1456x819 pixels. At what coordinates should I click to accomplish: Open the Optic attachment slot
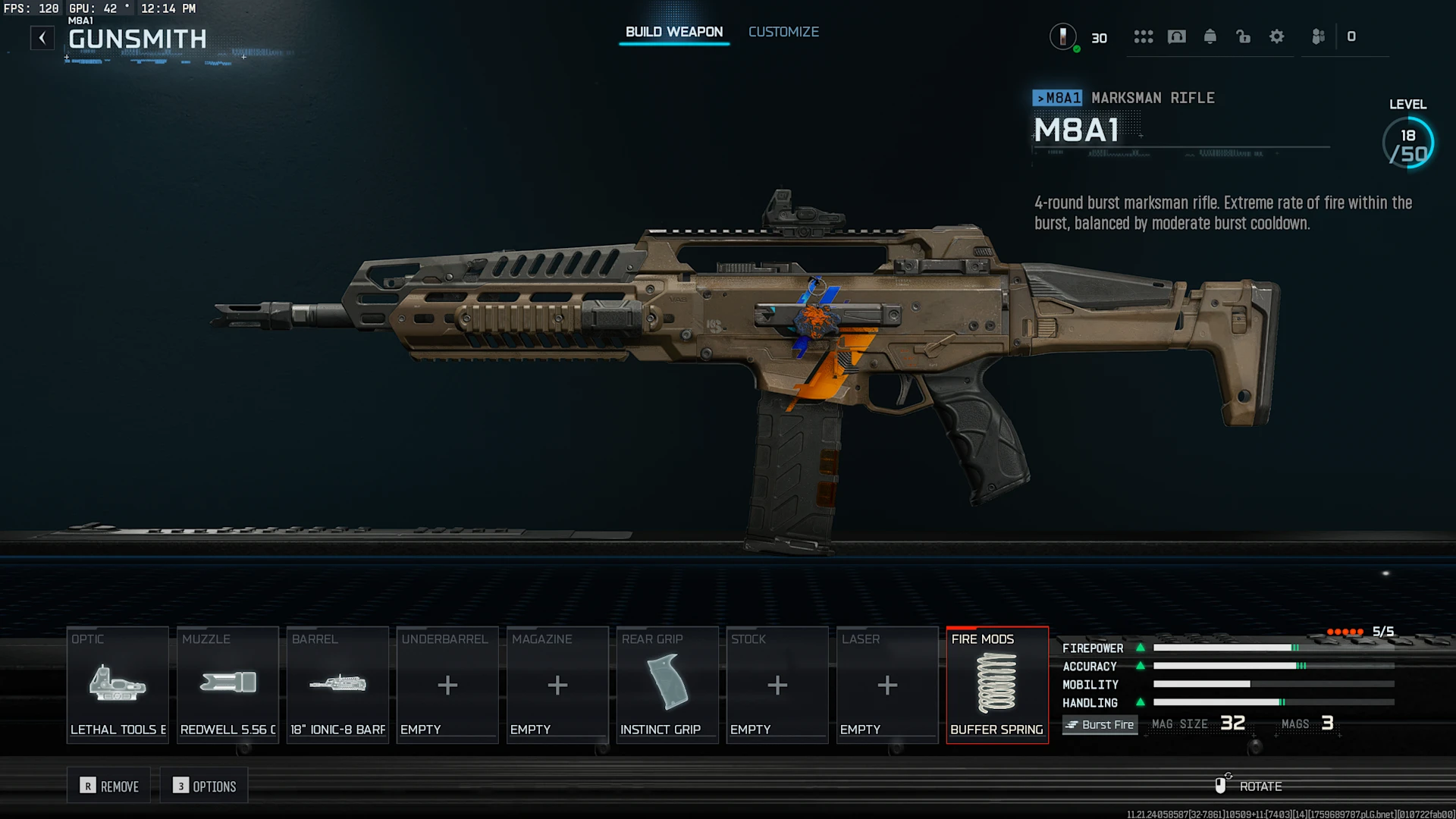[x=118, y=685]
